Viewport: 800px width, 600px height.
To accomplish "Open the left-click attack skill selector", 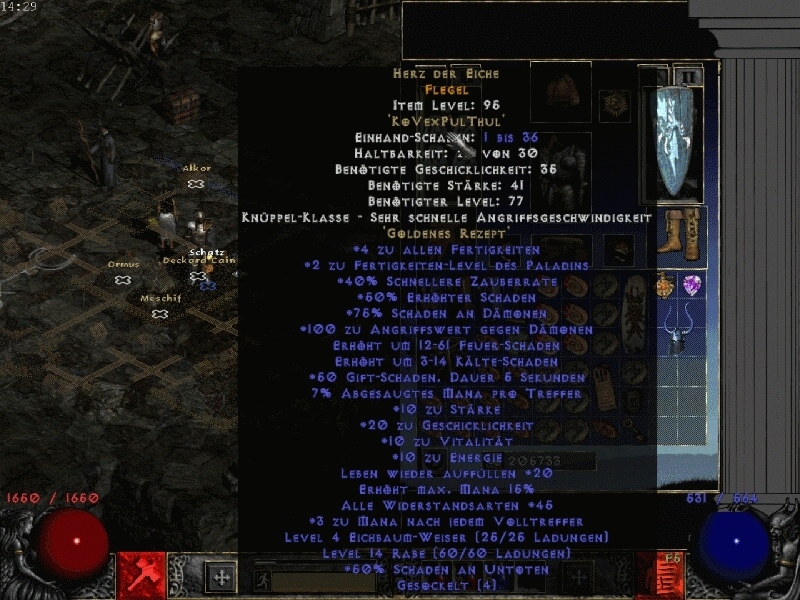I will coord(141,575).
